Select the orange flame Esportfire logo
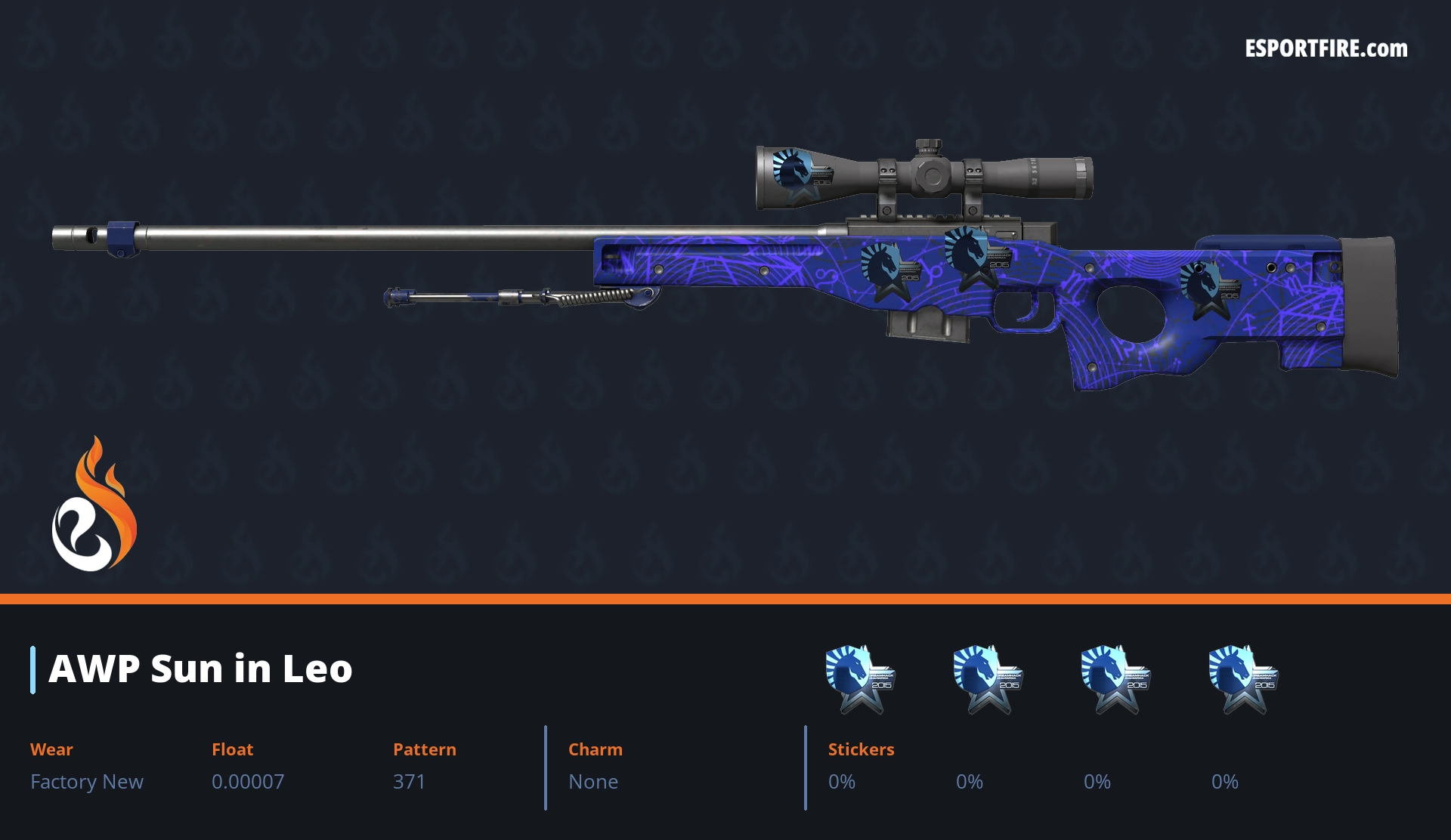 [x=94, y=505]
